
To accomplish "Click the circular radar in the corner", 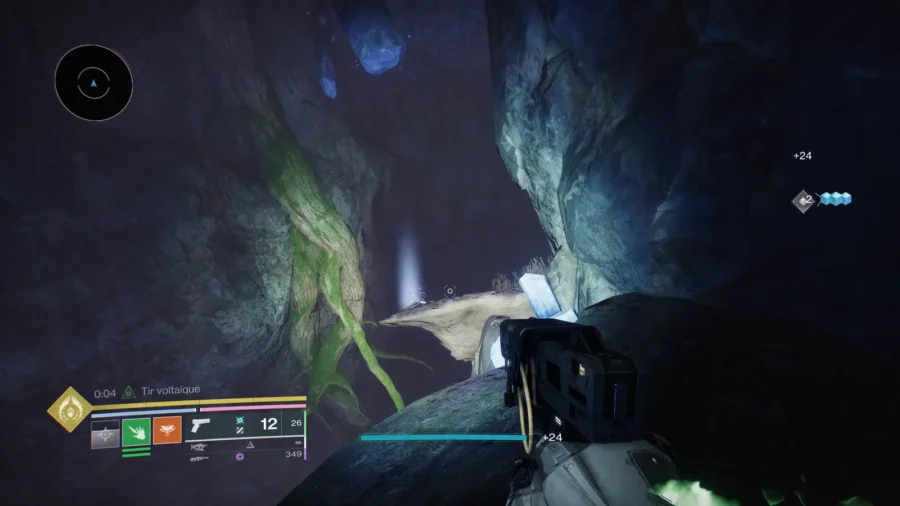I will (x=93, y=84).
